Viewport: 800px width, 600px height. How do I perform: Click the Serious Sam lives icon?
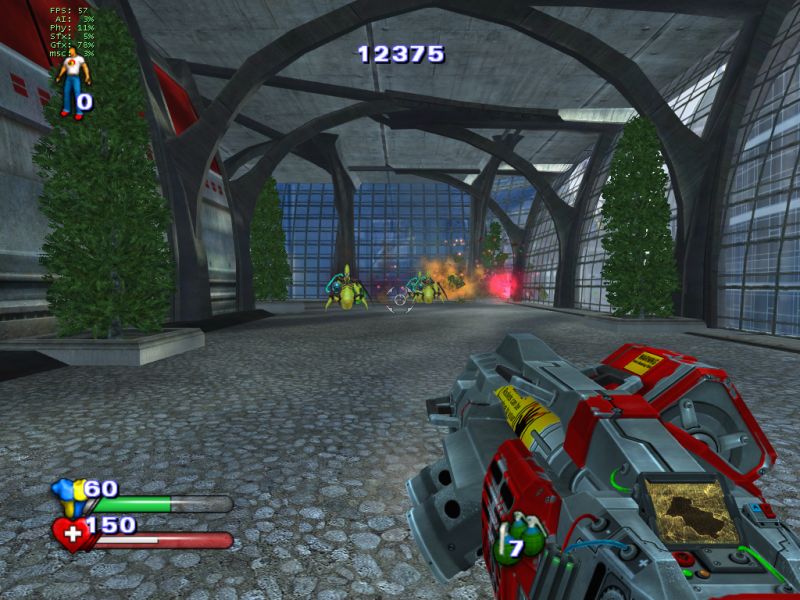[71, 83]
